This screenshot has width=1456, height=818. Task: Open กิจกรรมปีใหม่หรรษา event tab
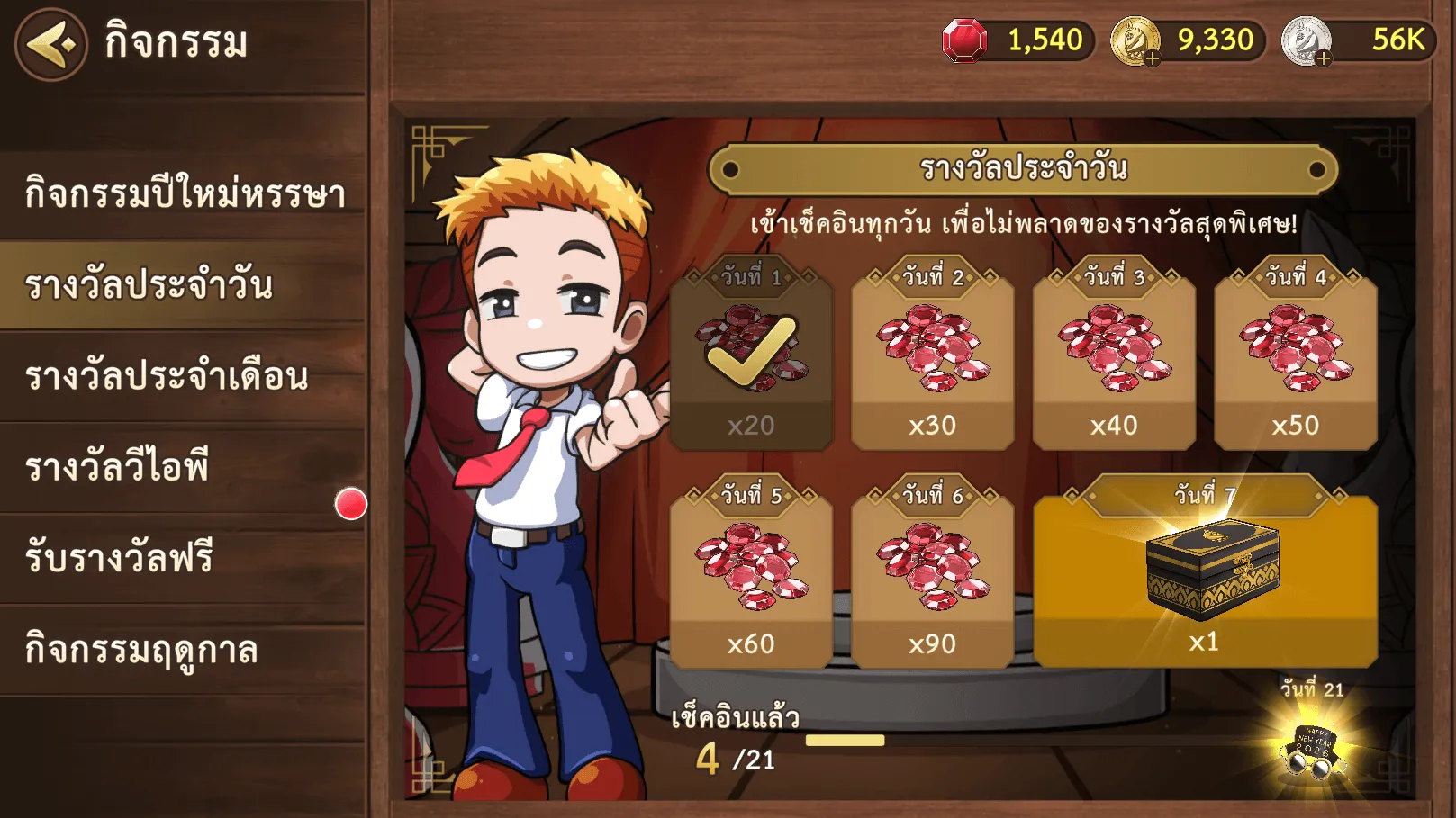pyautogui.click(x=185, y=193)
